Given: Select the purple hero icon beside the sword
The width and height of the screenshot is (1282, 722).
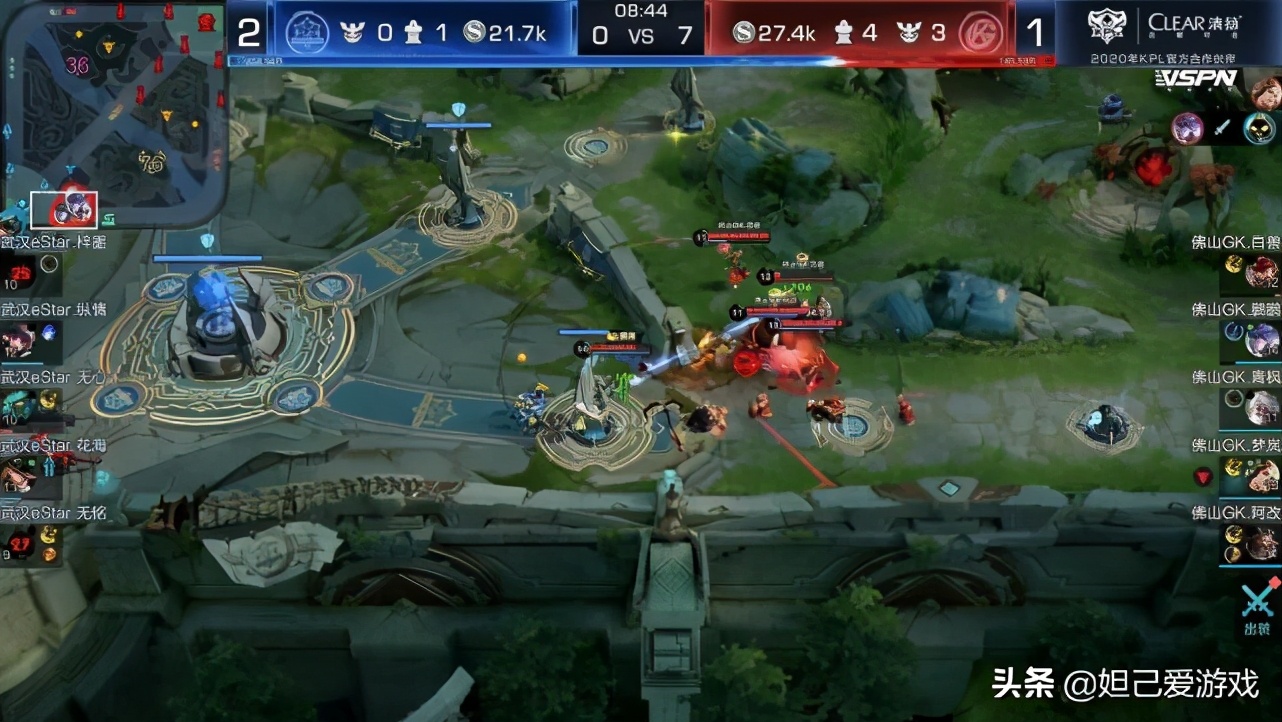Looking at the screenshot, I should pyautogui.click(x=1188, y=128).
